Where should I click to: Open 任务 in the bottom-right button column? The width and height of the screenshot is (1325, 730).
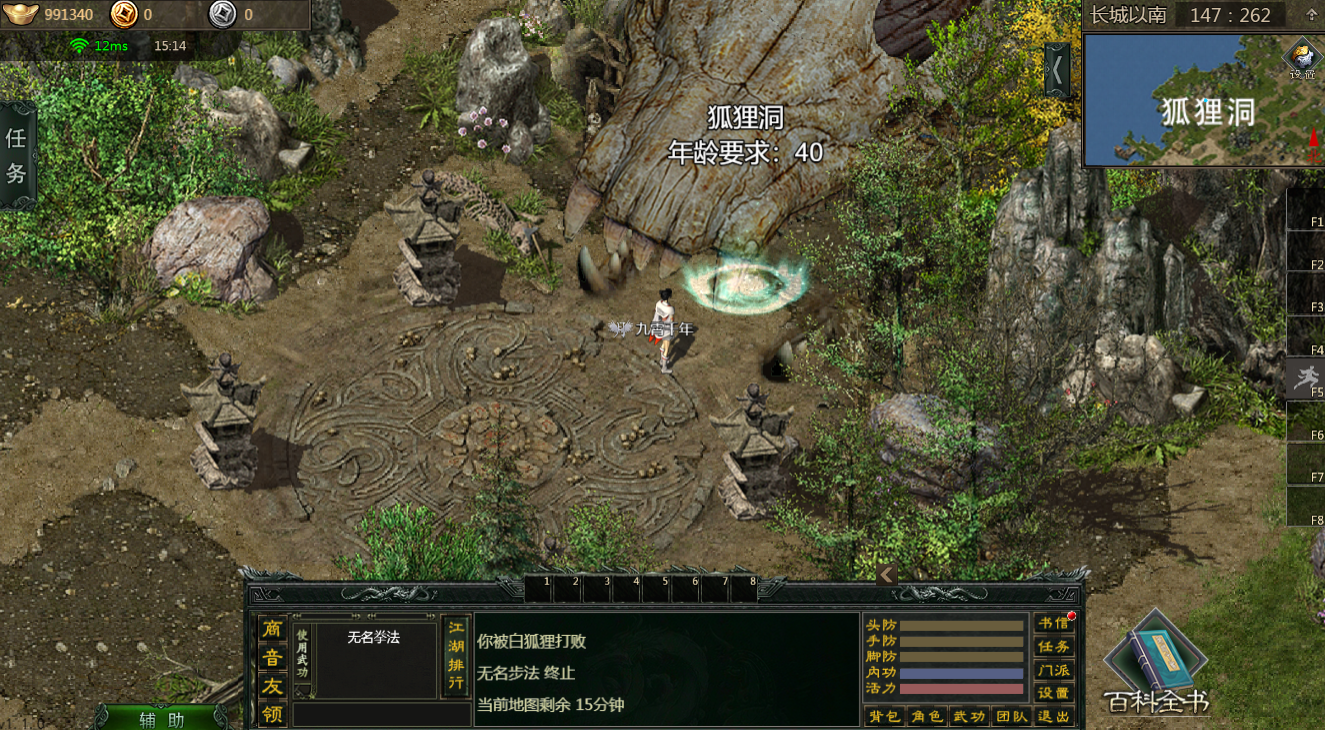point(1054,647)
